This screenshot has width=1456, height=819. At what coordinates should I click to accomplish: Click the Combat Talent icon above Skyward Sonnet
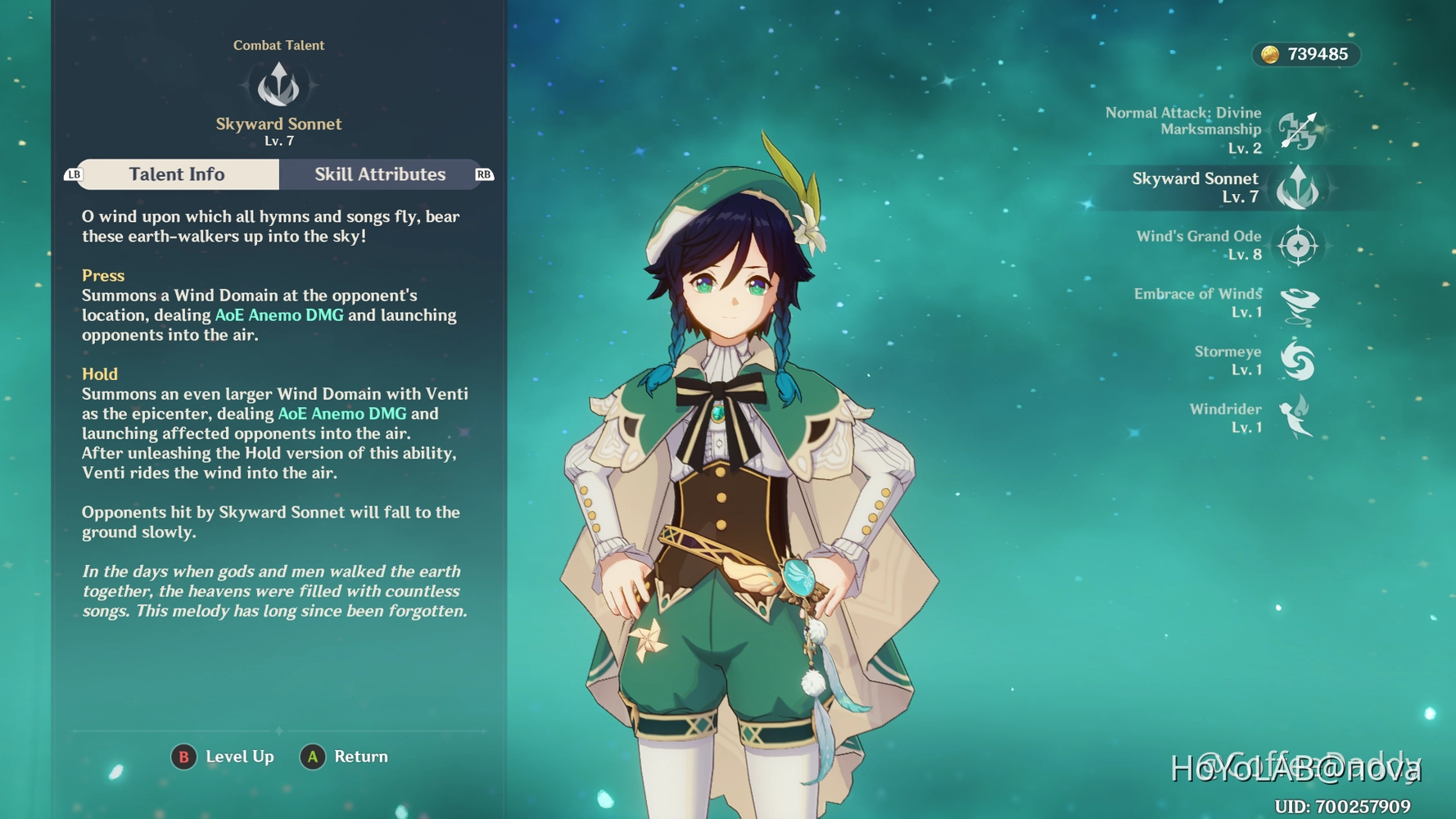click(279, 85)
